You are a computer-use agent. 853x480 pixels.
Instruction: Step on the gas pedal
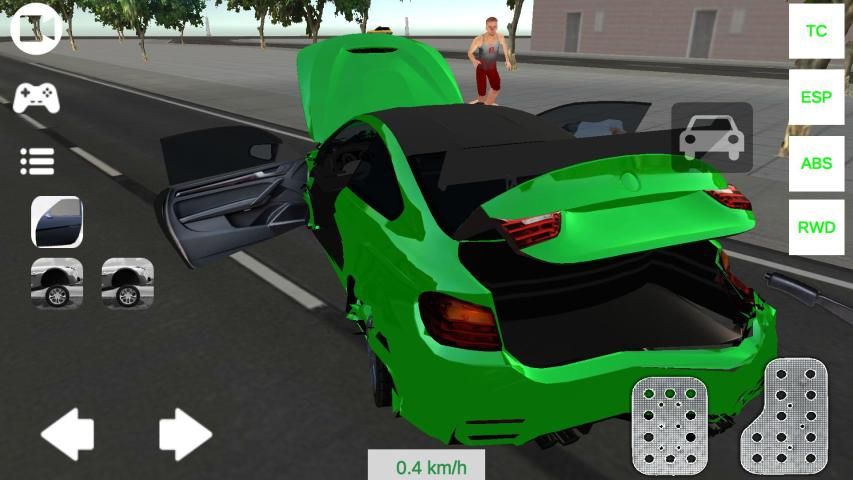[x=786, y=415]
